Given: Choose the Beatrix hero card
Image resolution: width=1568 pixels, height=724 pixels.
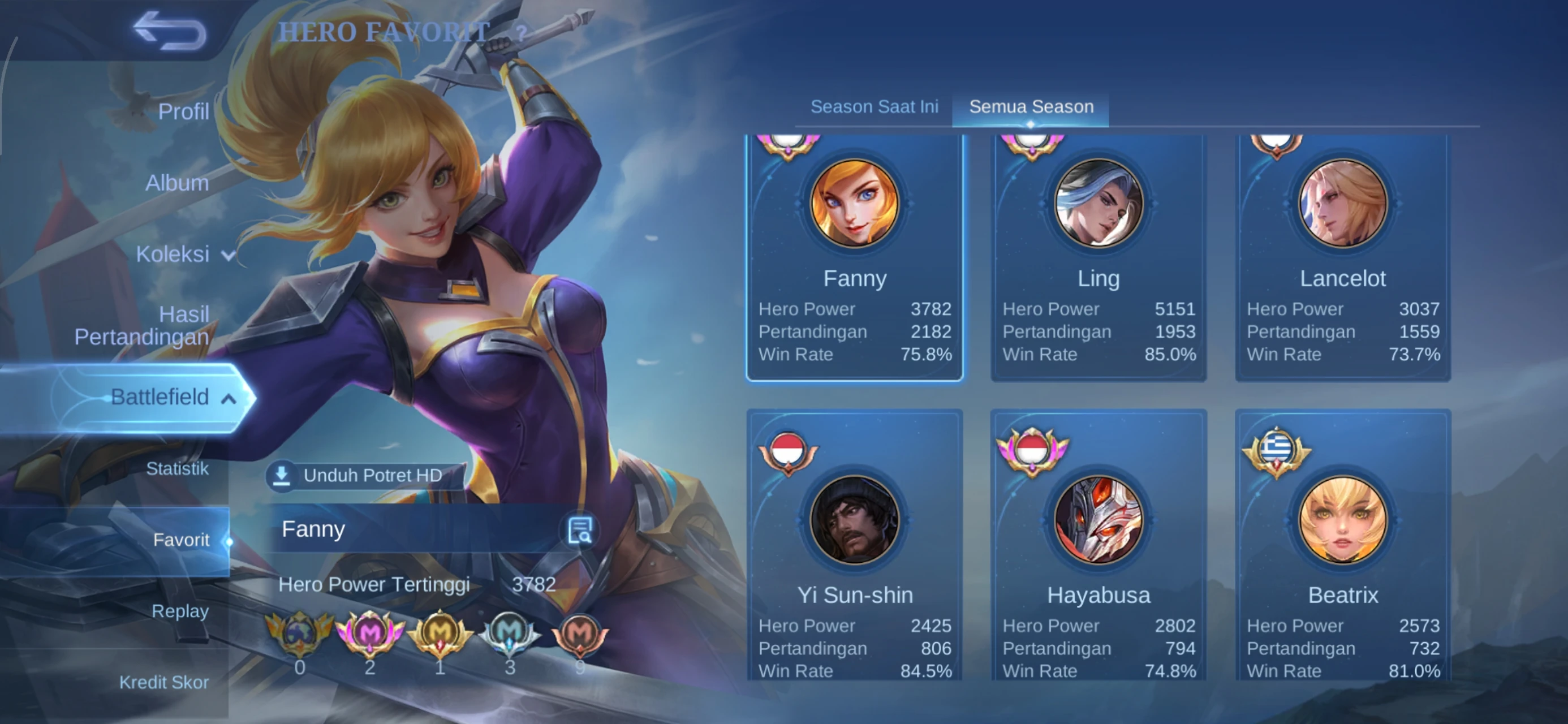Looking at the screenshot, I should pos(1343,548).
